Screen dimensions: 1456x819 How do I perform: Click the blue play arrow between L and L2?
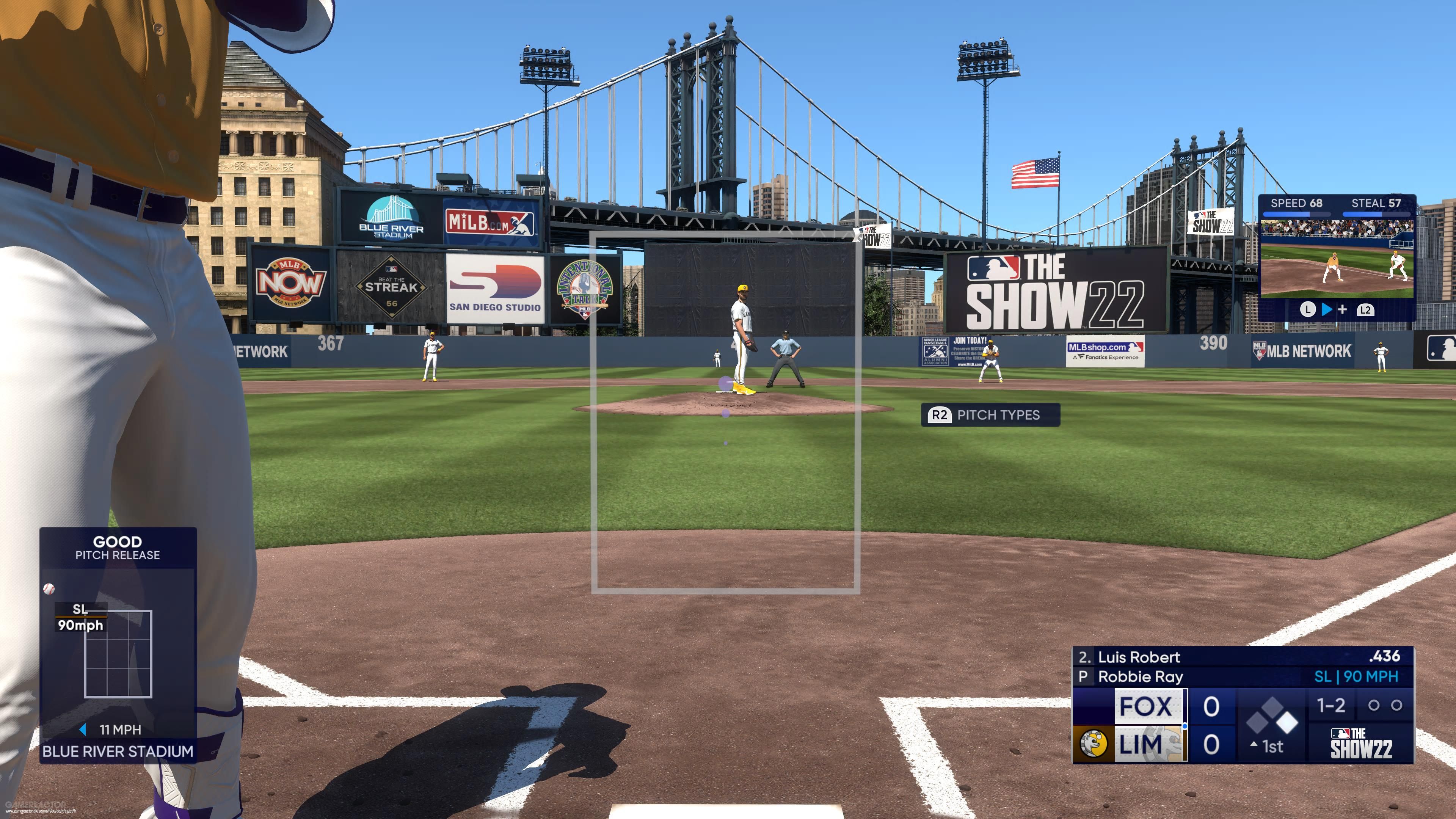pyautogui.click(x=1327, y=310)
